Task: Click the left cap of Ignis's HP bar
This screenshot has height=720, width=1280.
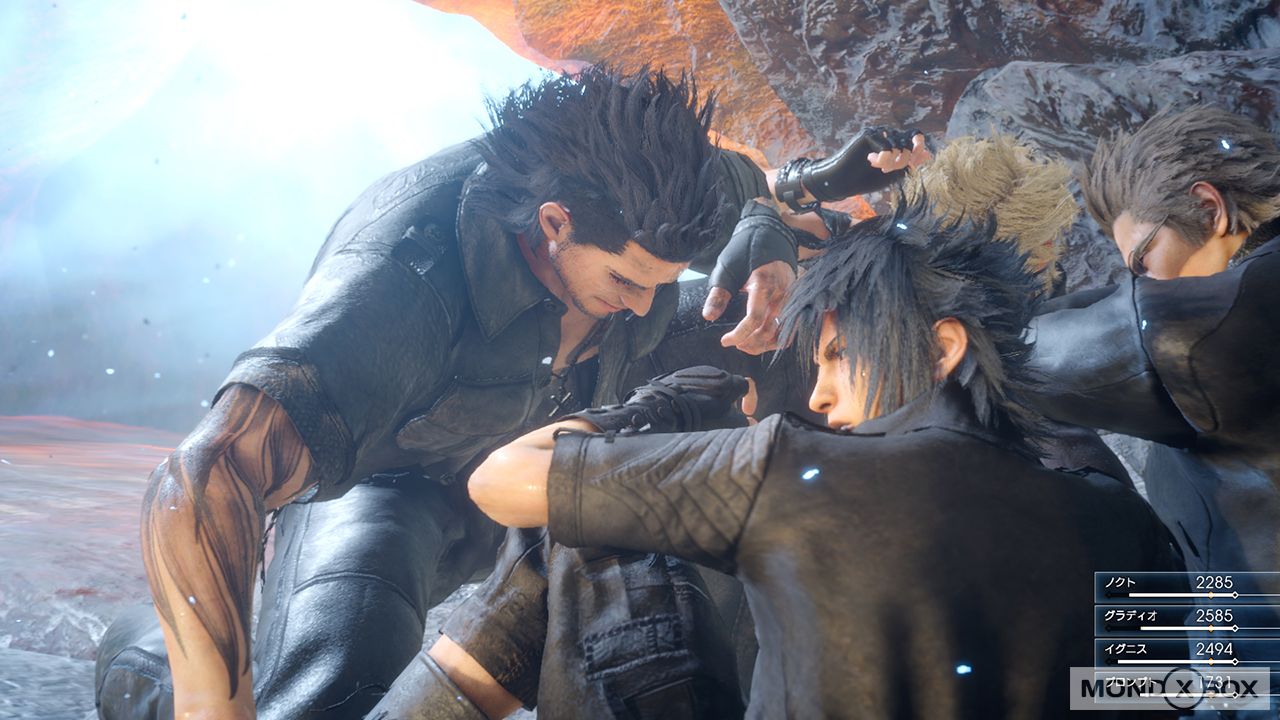Action: click(1108, 660)
